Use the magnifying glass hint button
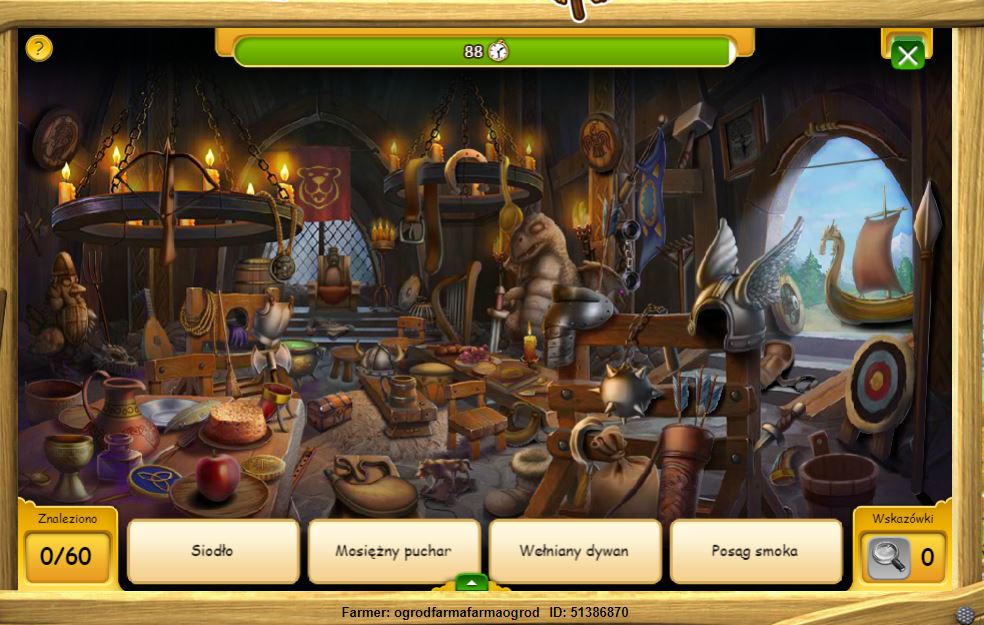The image size is (984, 625). point(888,556)
